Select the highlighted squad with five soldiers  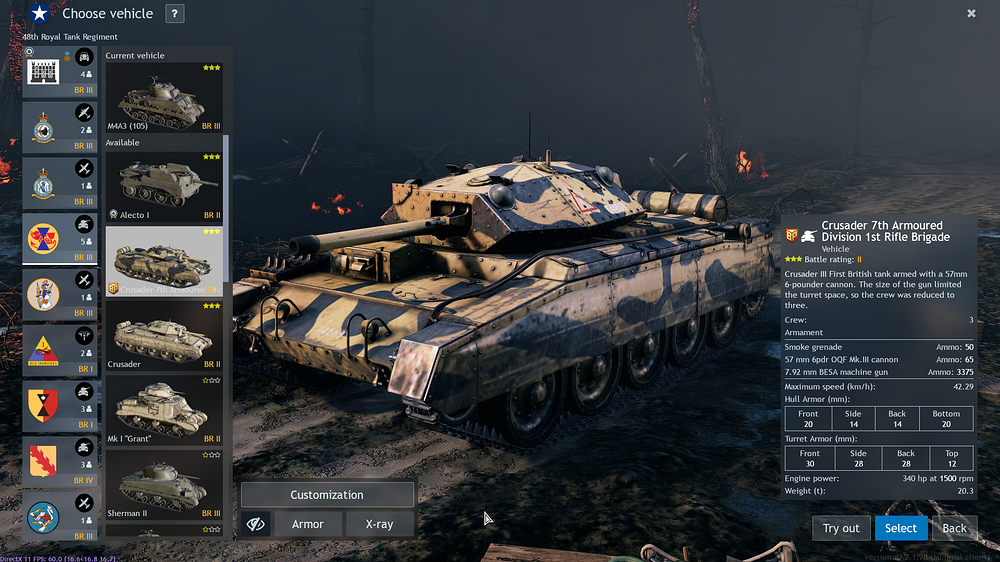tap(60, 239)
